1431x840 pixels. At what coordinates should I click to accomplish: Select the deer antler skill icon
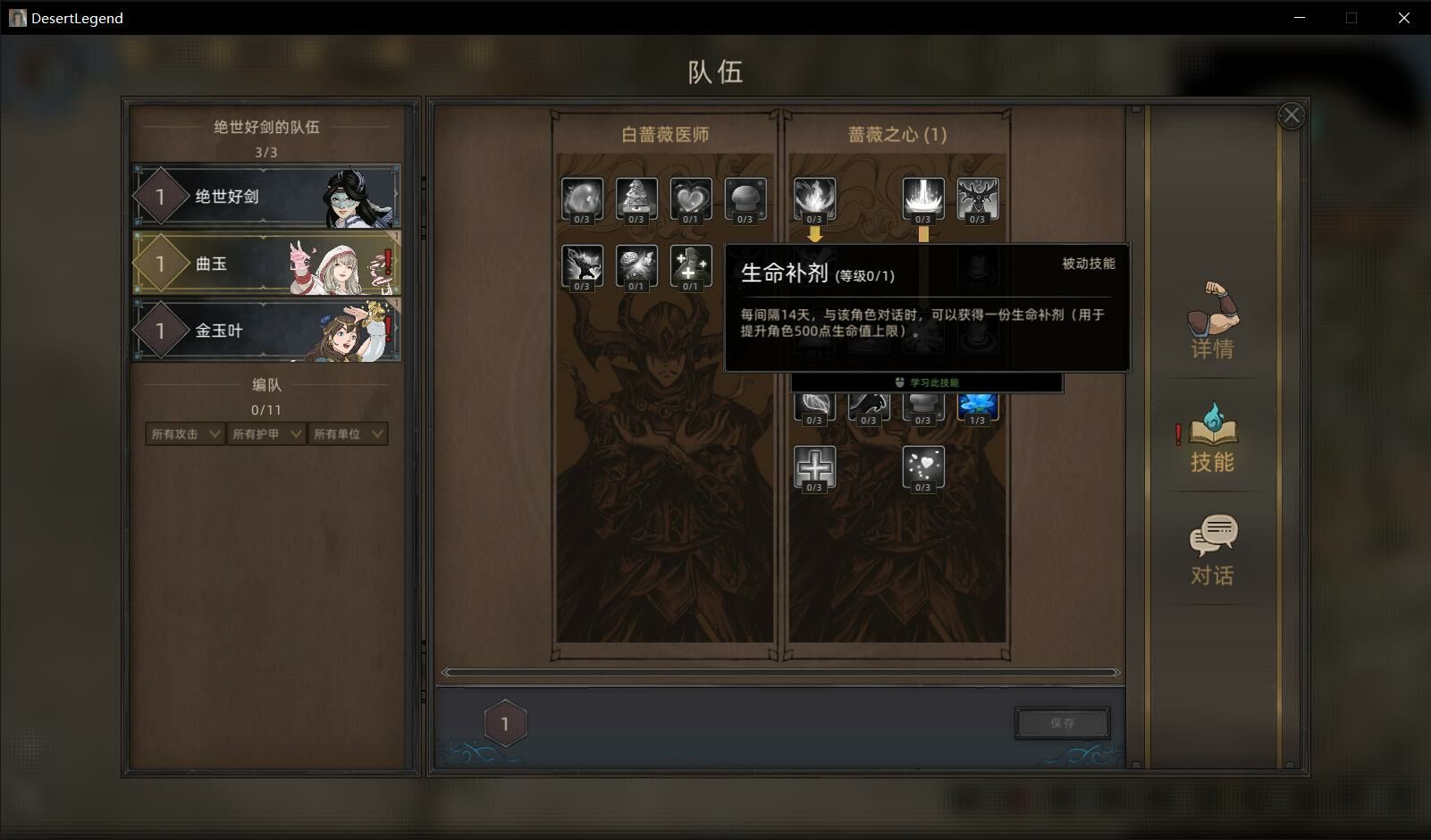click(x=977, y=197)
